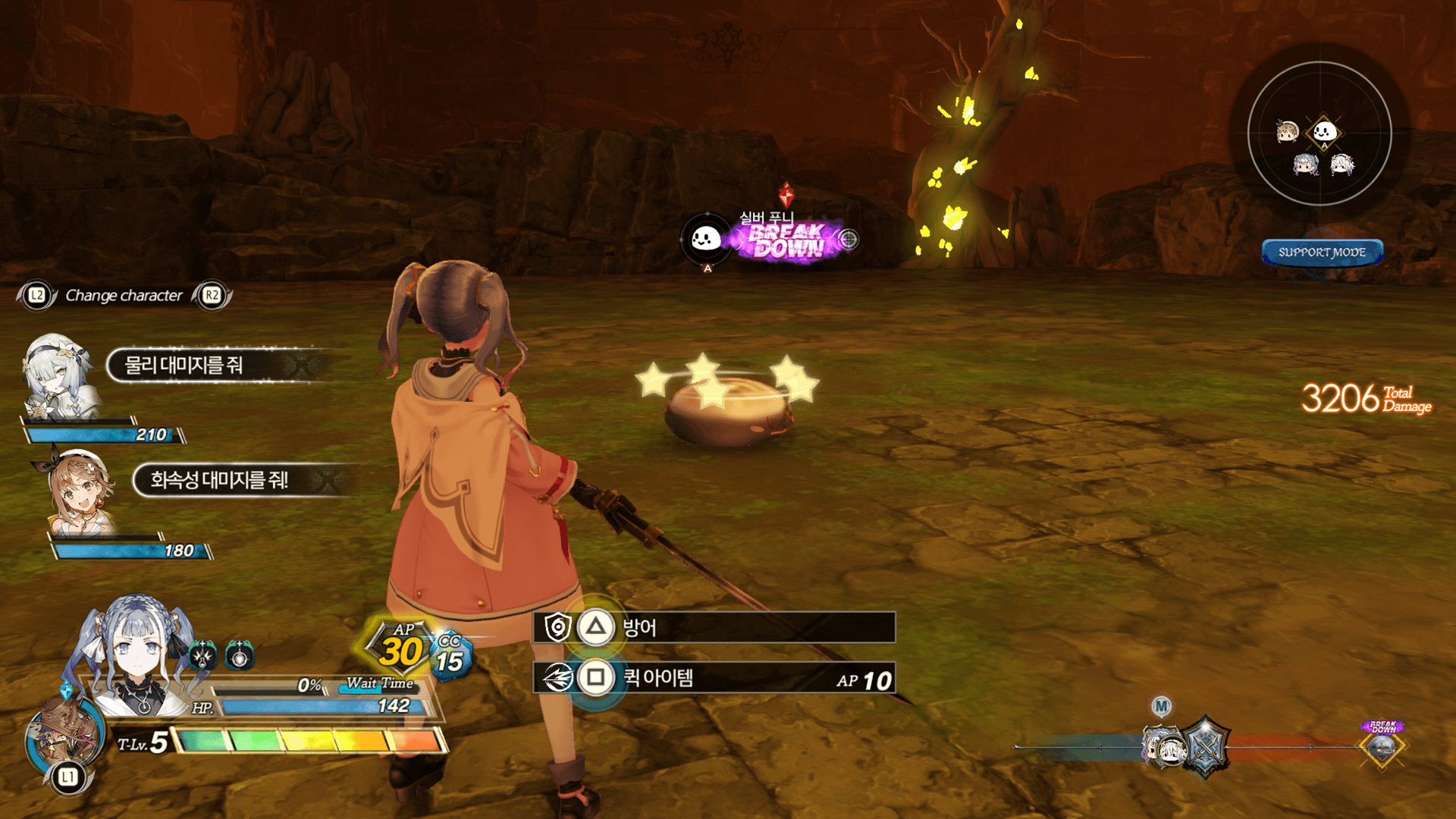
Task: Select the AP 30 gauge emblem
Action: point(400,648)
